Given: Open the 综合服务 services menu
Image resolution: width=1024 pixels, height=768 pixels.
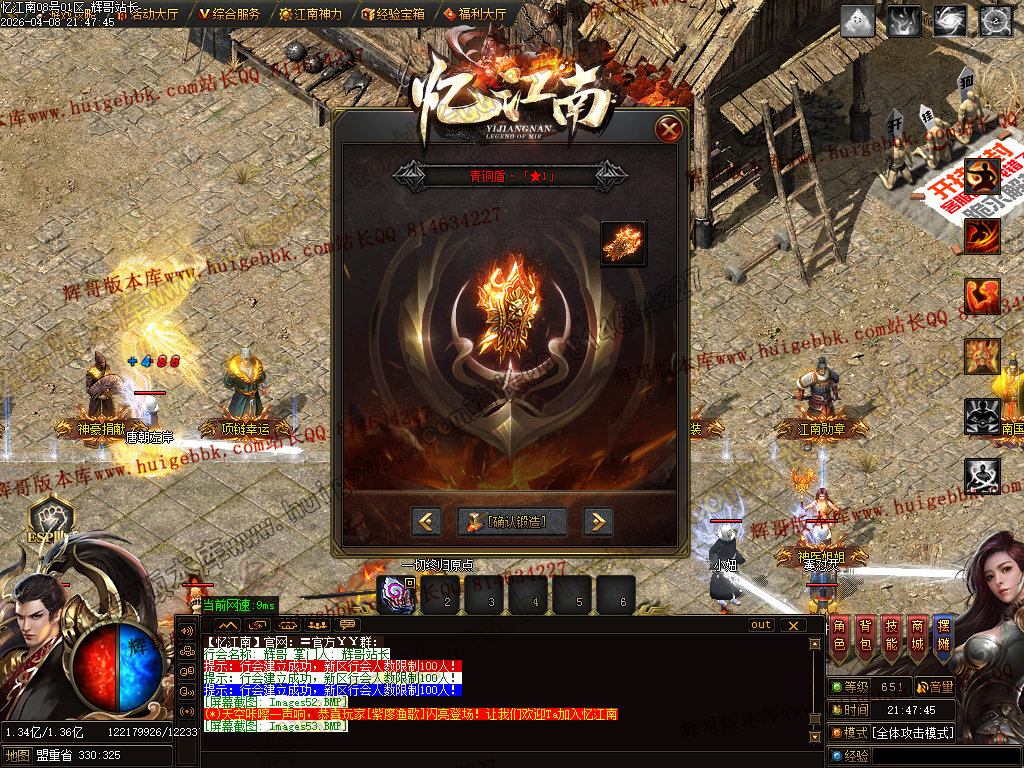Looking at the screenshot, I should click(x=230, y=14).
